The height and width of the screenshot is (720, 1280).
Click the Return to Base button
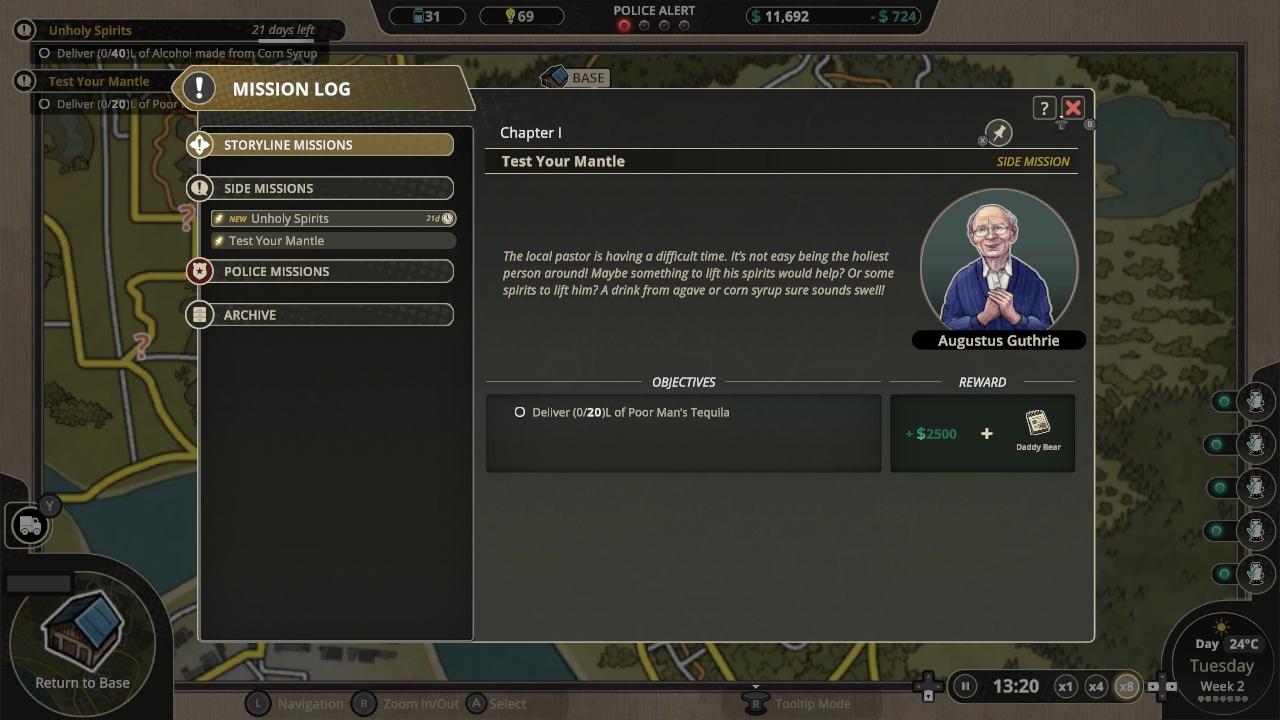(83, 640)
